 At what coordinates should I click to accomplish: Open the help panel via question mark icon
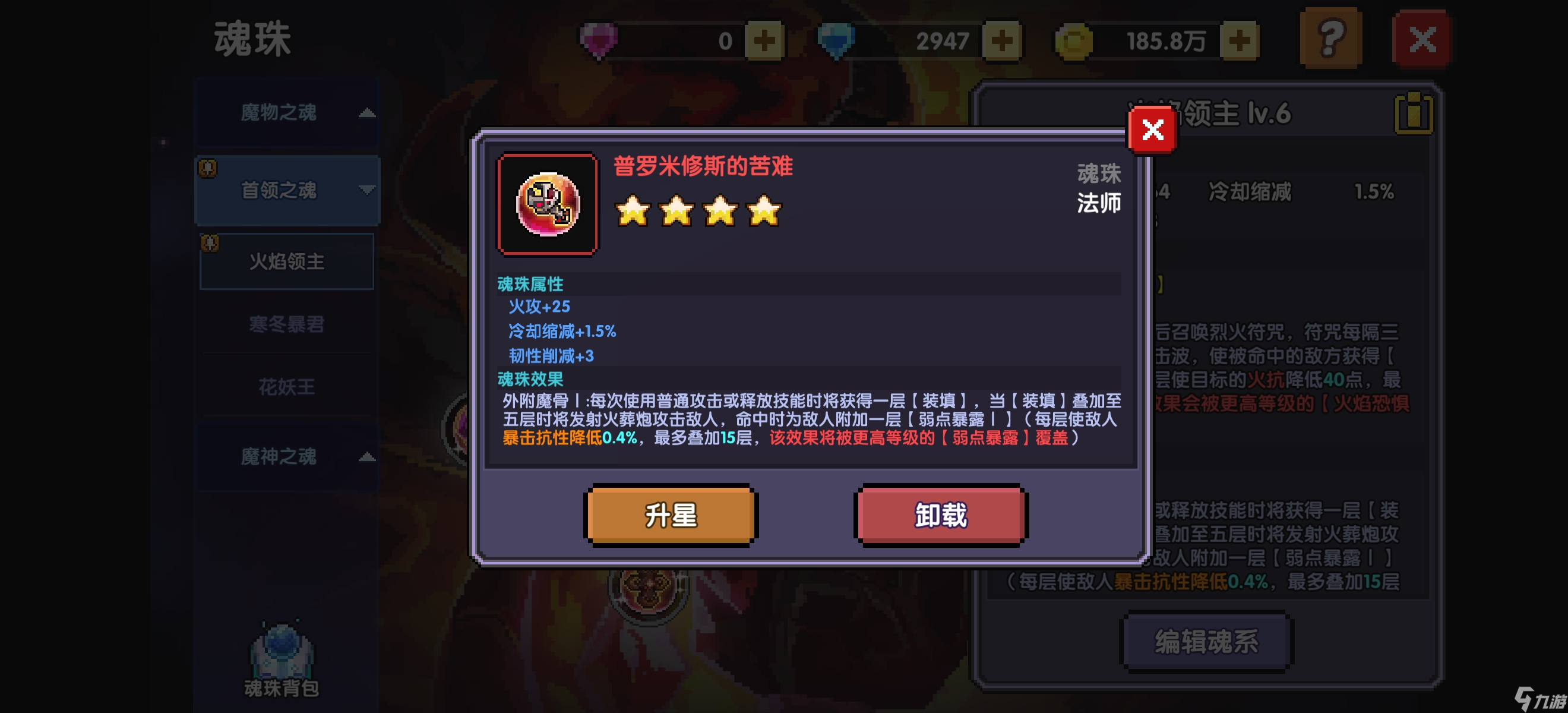(1330, 38)
